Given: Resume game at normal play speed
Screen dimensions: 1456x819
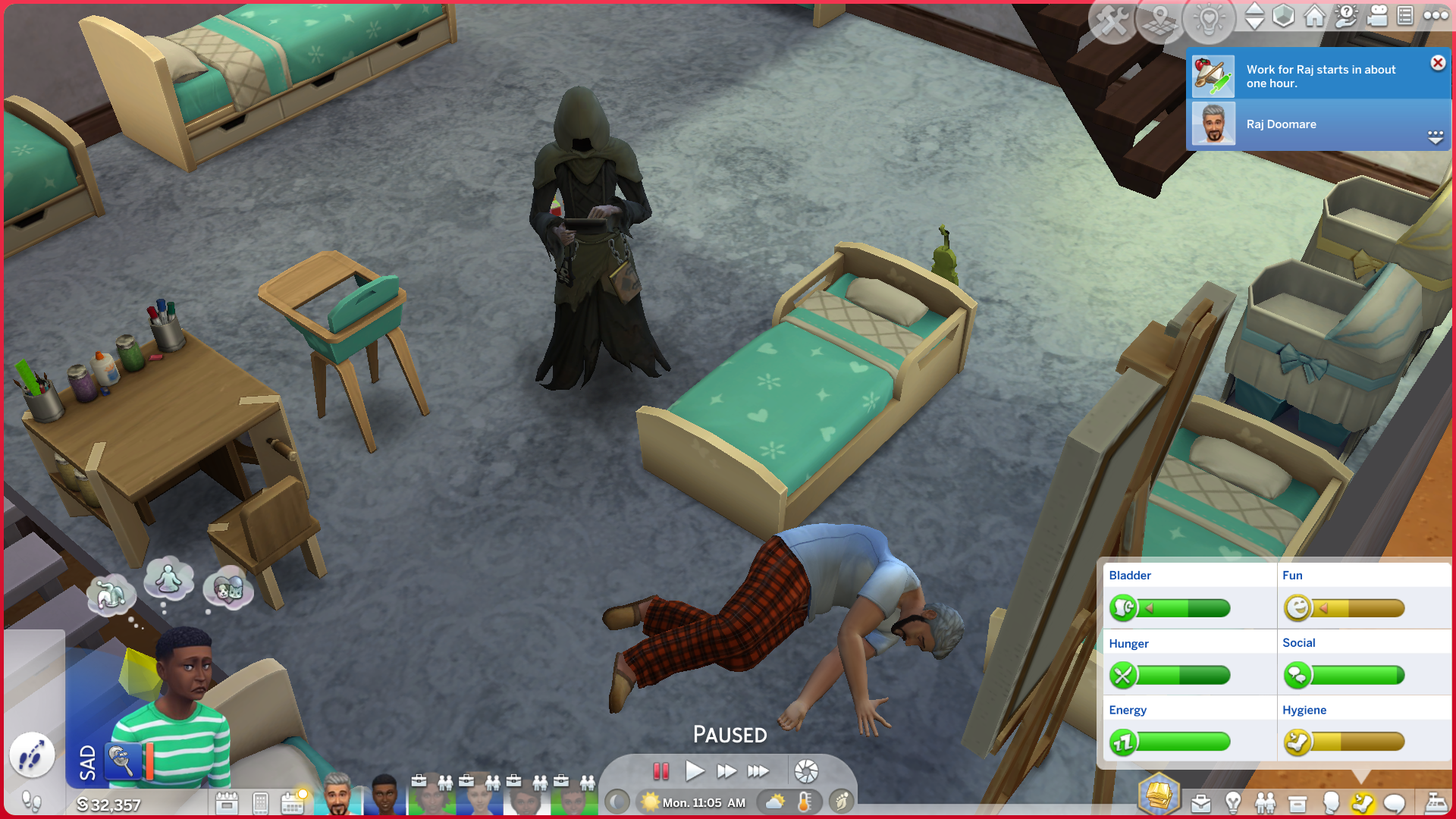Looking at the screenshot, I should (694, 771).
